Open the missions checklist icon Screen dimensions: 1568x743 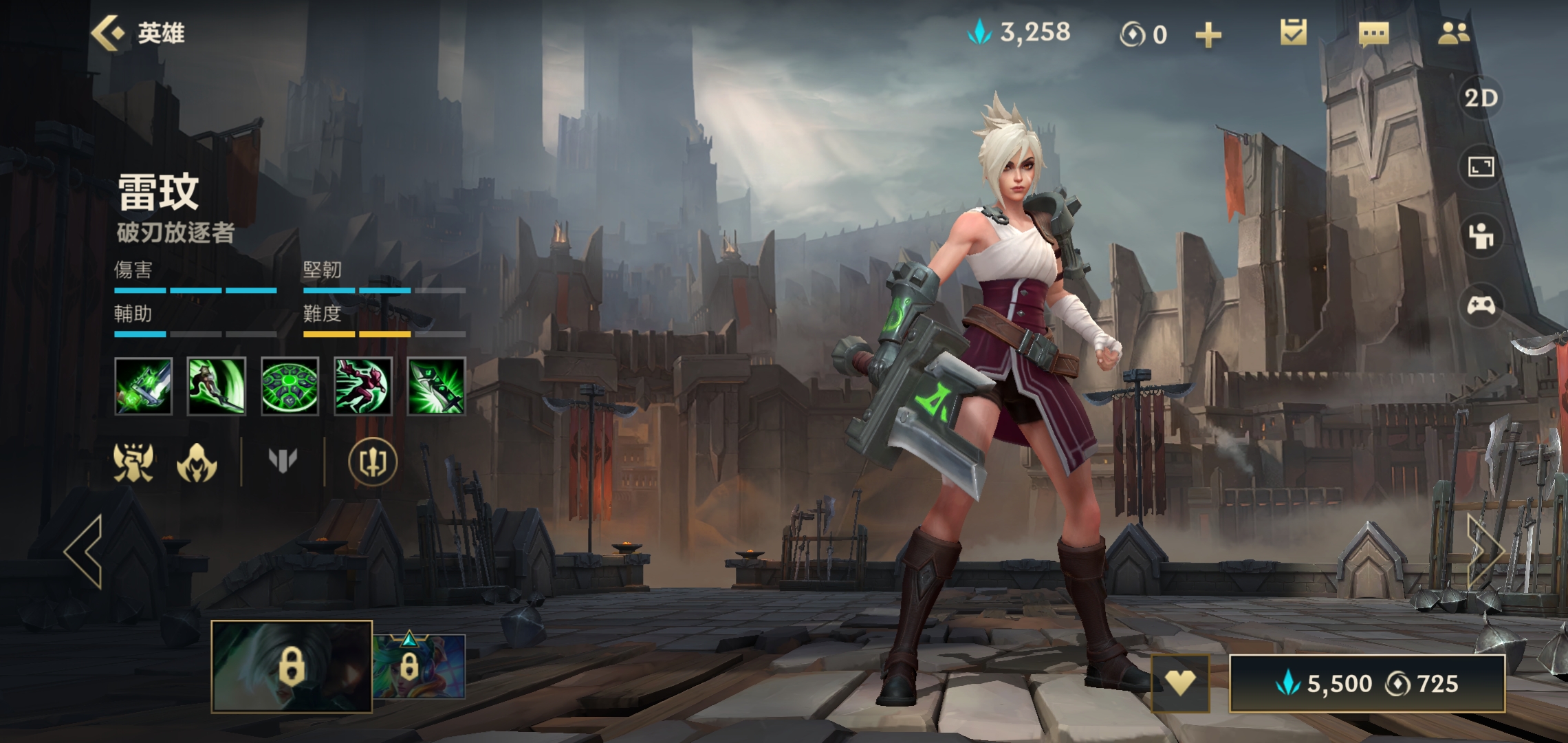tap(1293, 33)
